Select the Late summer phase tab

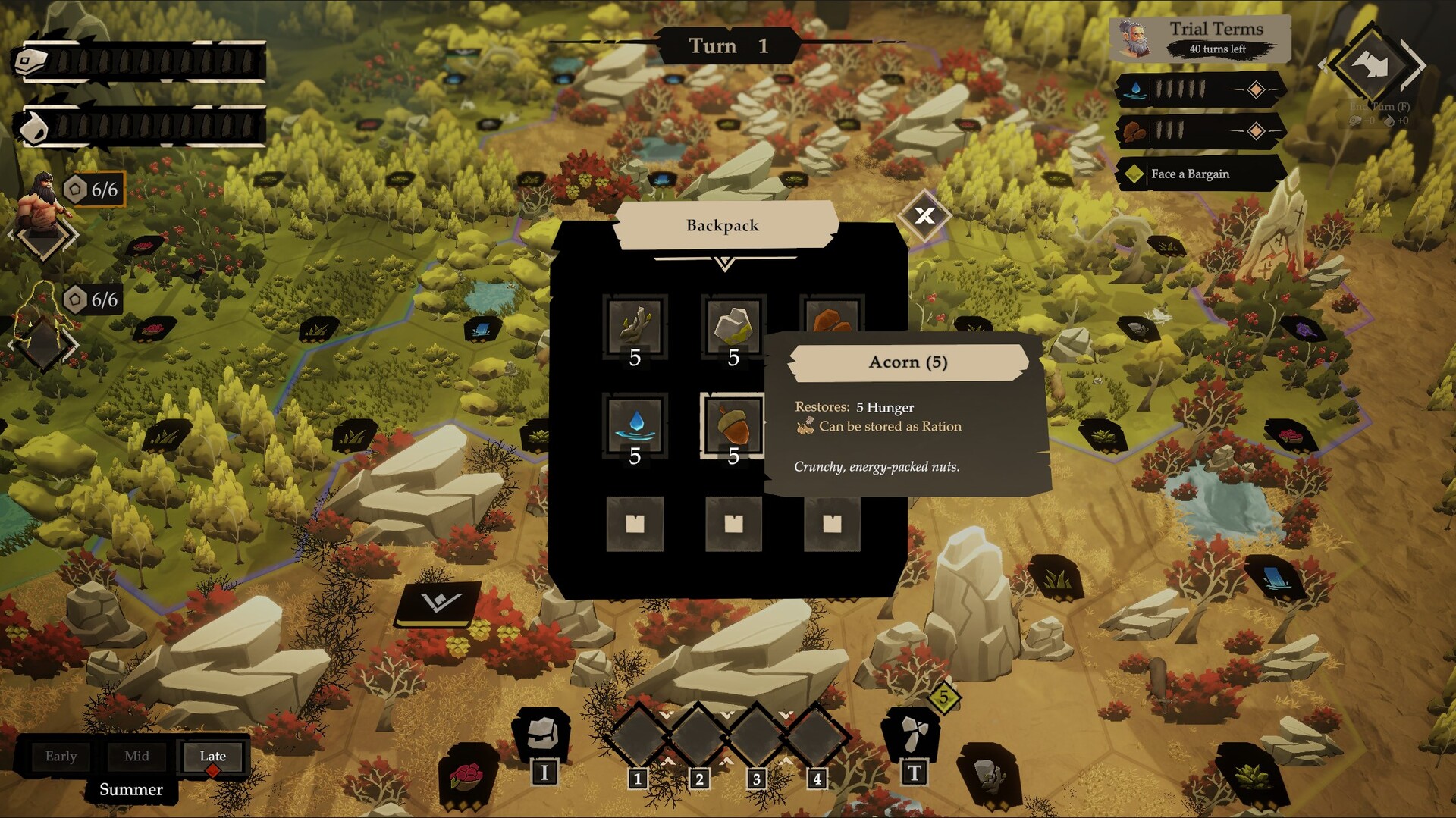pyautogui.click(x=213, y=756)
